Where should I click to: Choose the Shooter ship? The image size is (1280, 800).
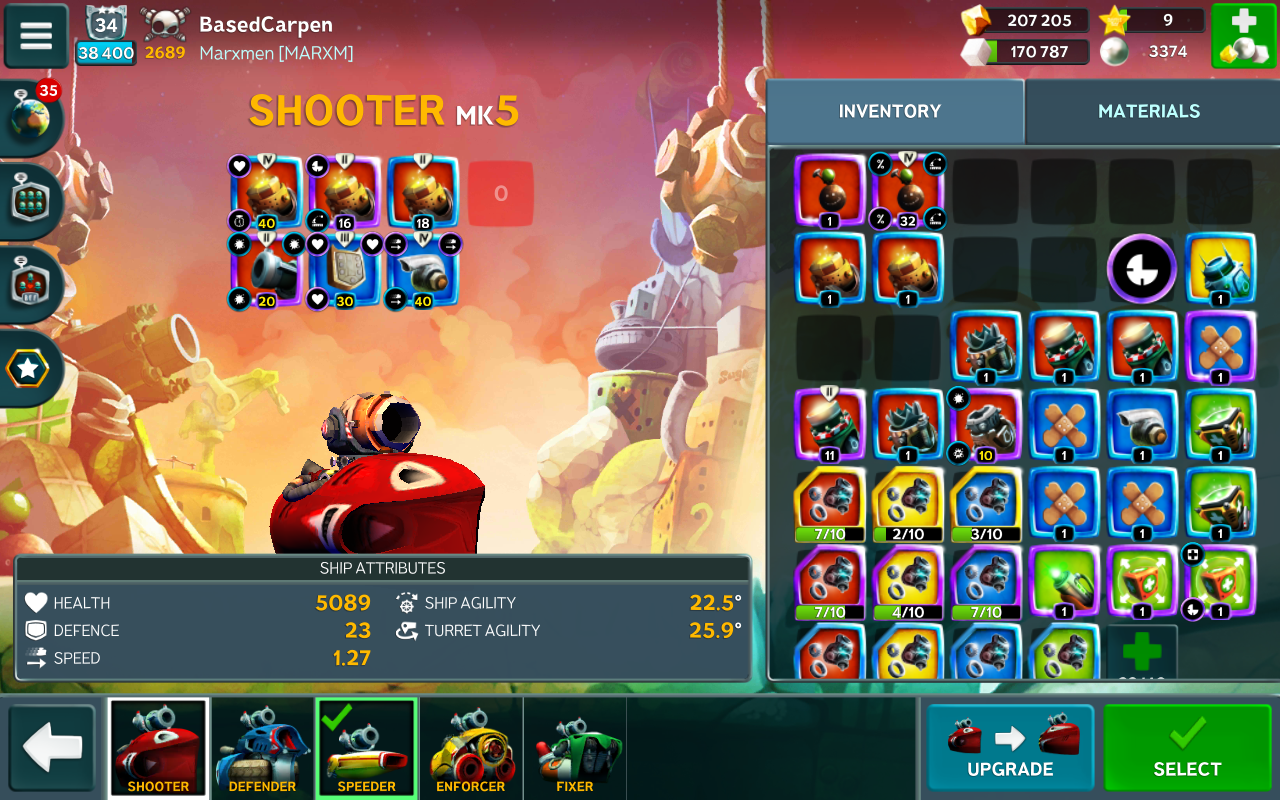pos(158,748)
